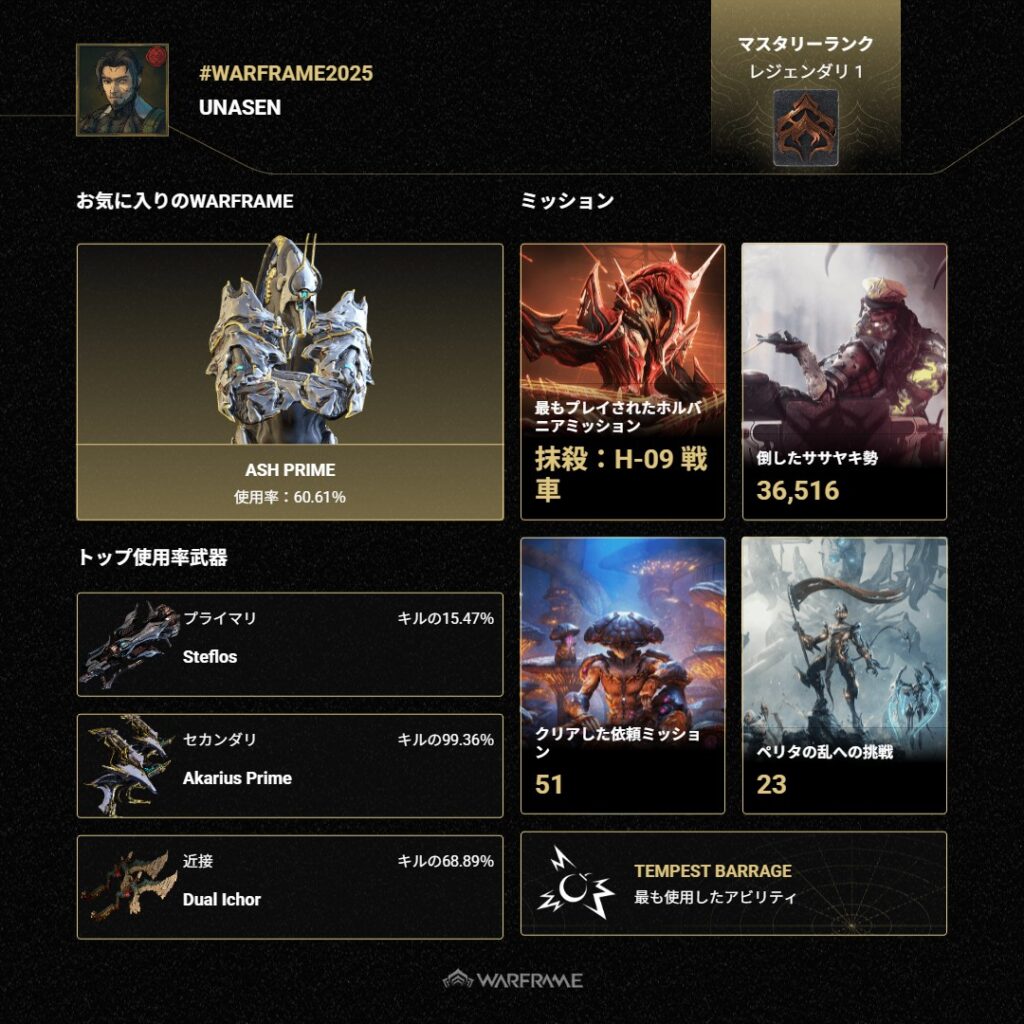Select the 51 cleared bounties tile
The image size is (1024, 1024).
[622, 675]
